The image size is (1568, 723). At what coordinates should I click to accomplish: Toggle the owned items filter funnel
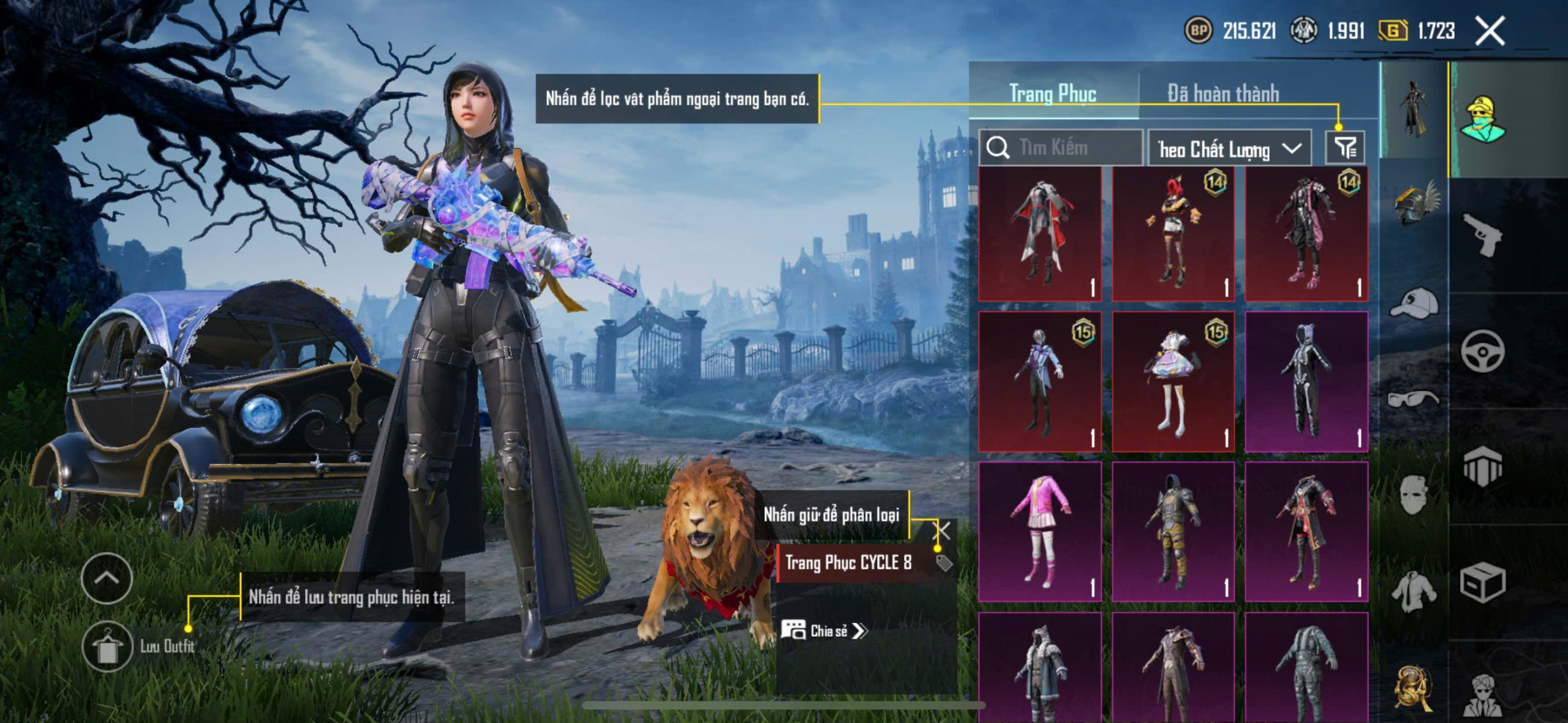pos(1344,148)
